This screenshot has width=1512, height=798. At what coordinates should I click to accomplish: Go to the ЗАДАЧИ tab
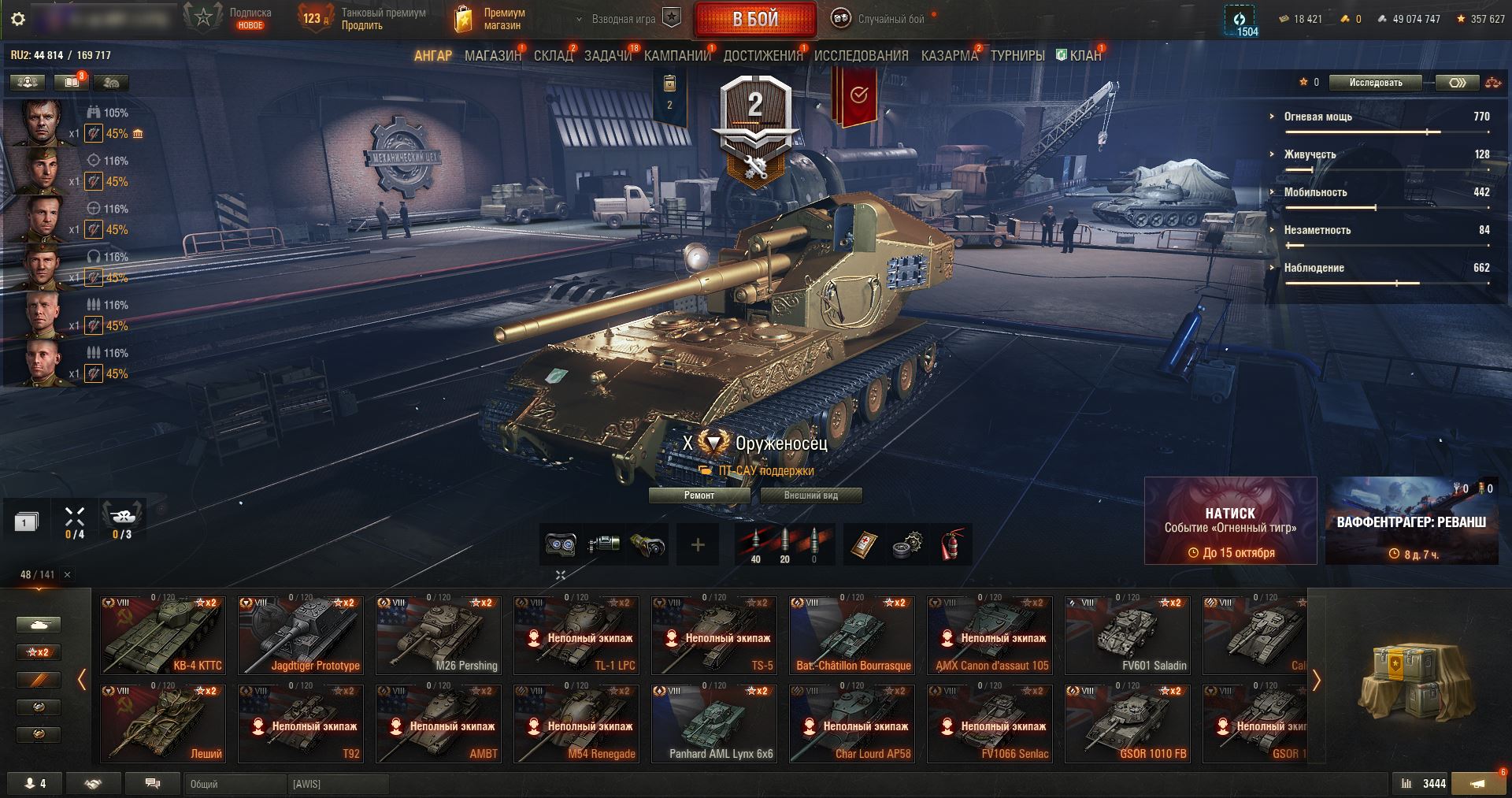608,56
